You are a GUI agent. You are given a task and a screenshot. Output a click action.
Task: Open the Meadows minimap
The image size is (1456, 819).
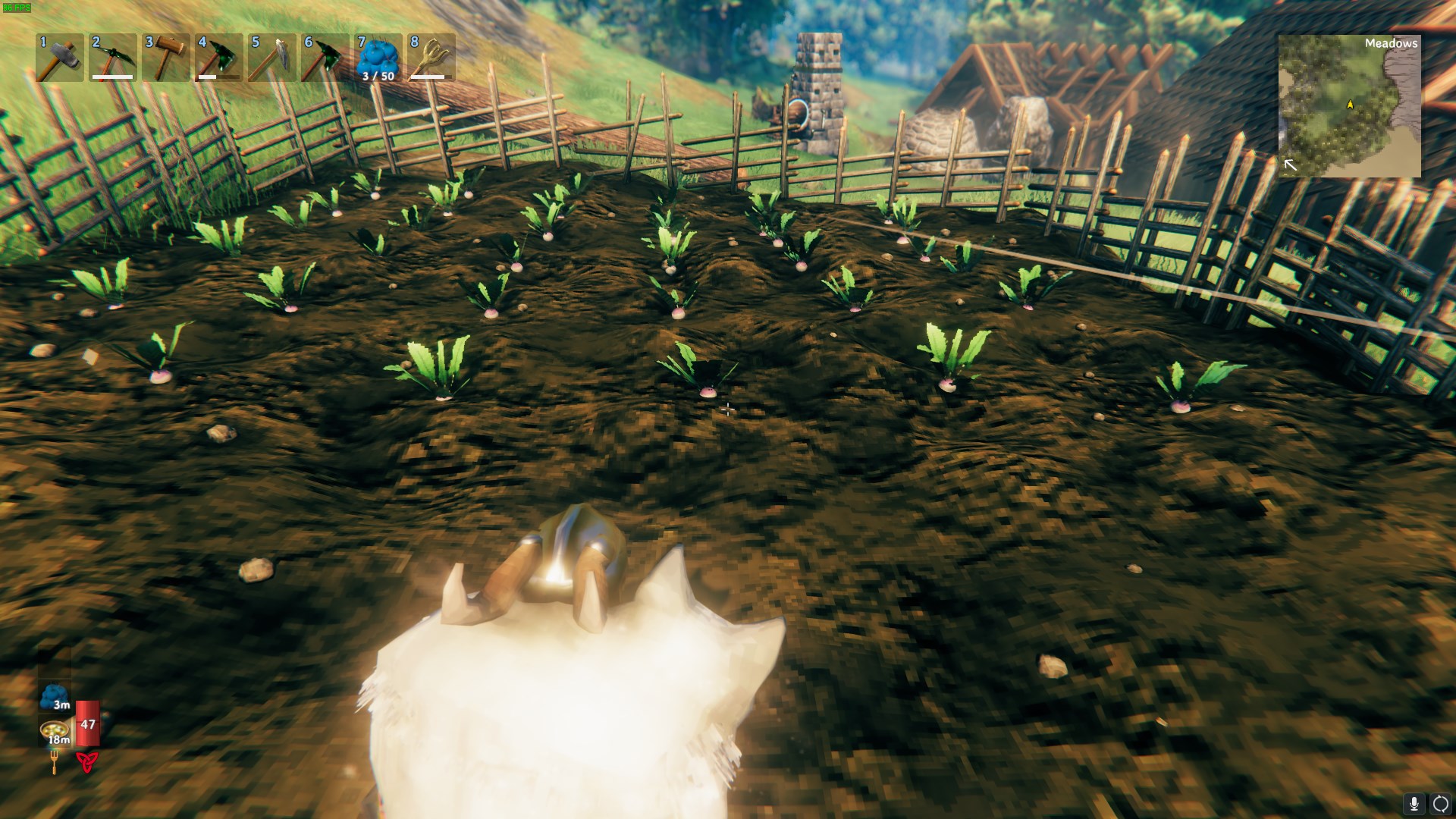(1349, 106)
